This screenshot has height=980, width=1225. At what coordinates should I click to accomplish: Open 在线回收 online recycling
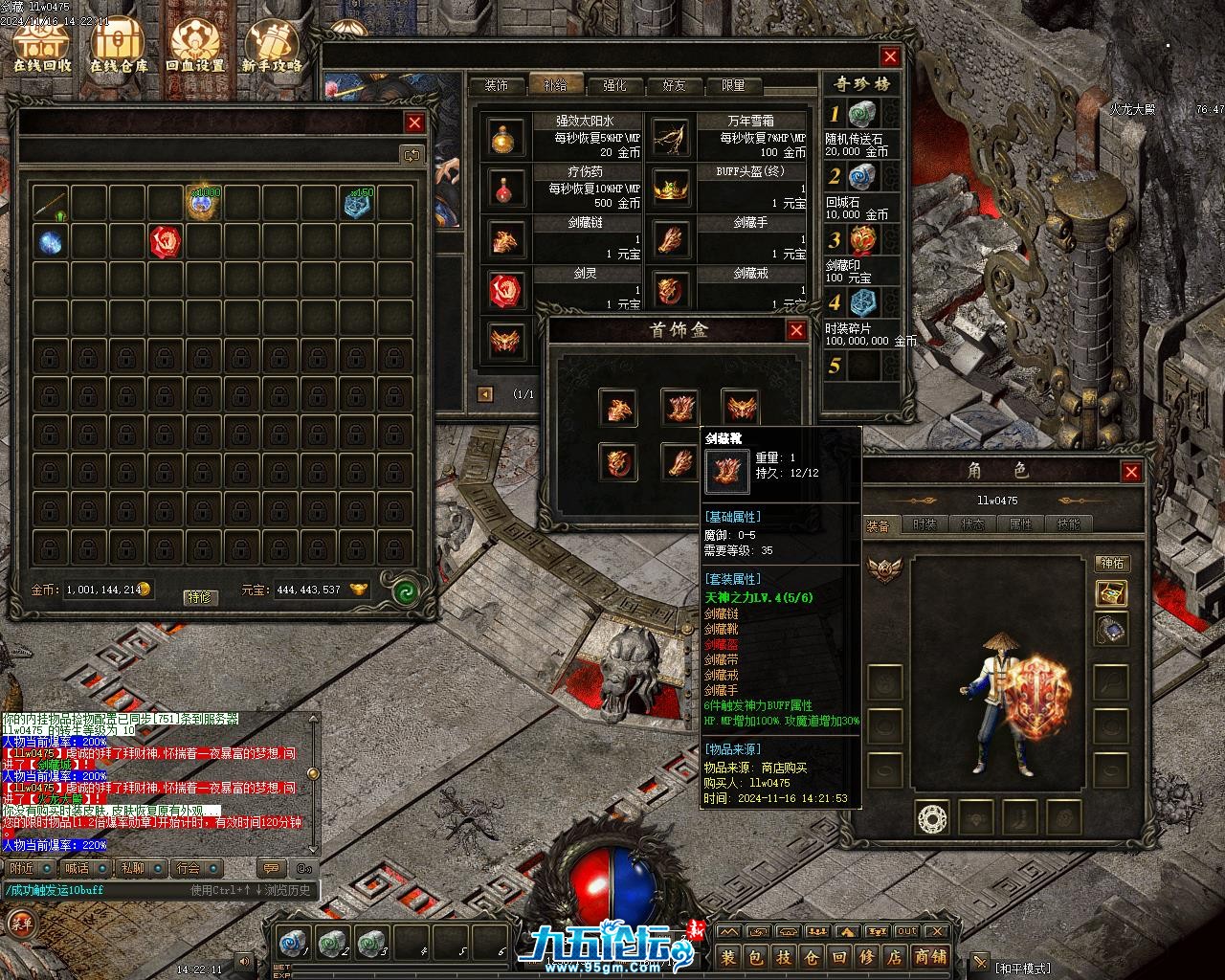tap(41, 46)
